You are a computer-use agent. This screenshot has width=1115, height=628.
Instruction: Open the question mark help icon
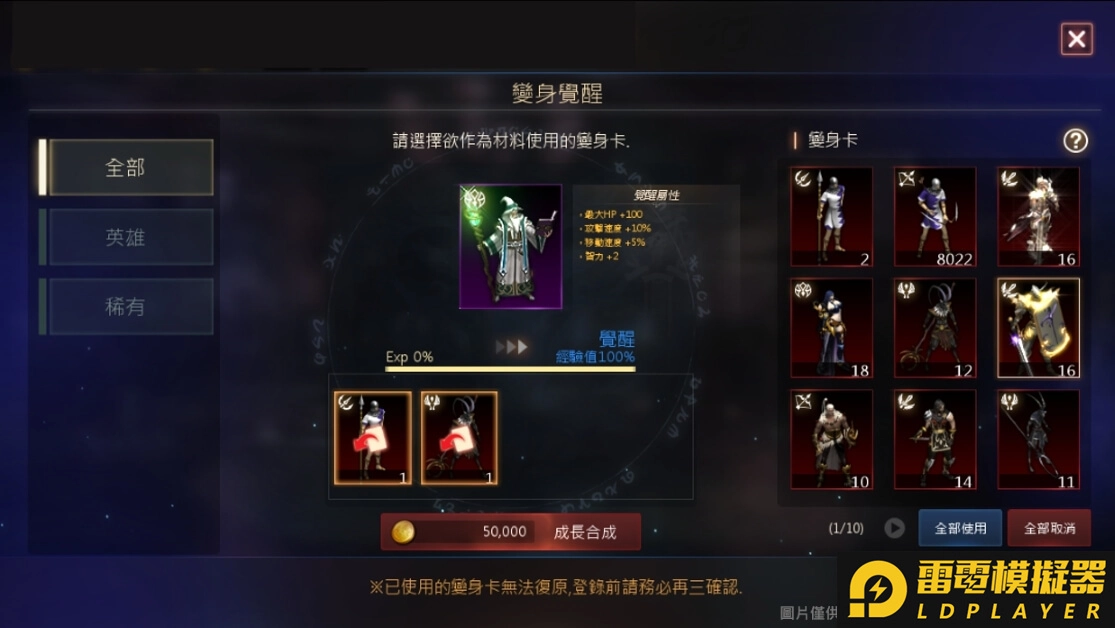point(1075,140)
